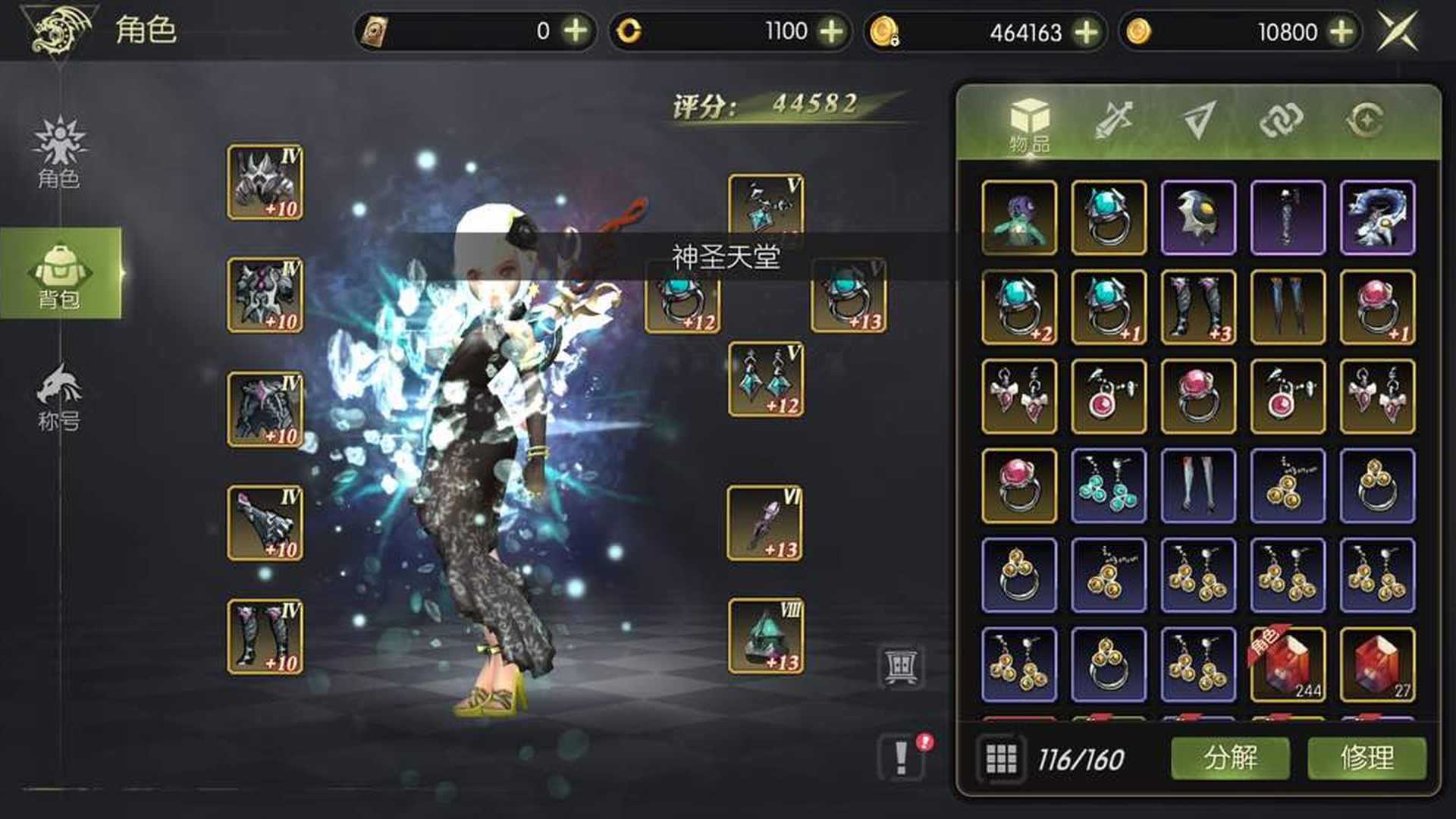Viewport: 1456px width, 819px height.
Task: Click the inventory grid sort icon
Action: 1001,758
